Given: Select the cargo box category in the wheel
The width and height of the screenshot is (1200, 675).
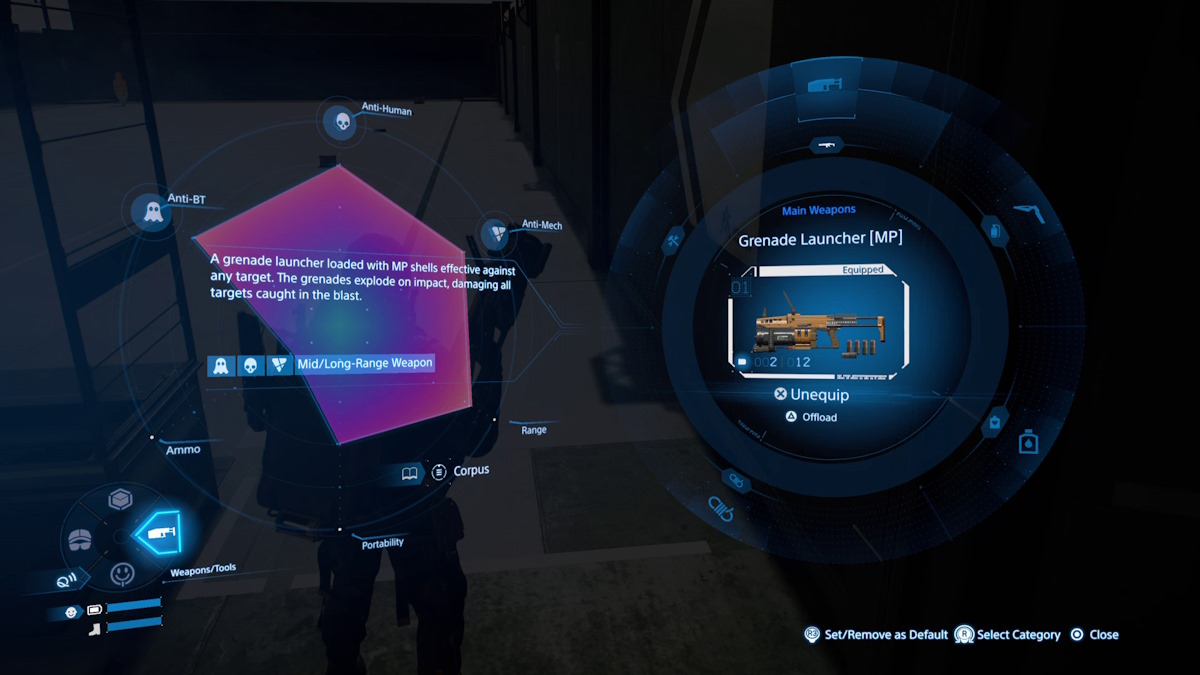Looking at the screenshot, I should [x=121, y=499].
